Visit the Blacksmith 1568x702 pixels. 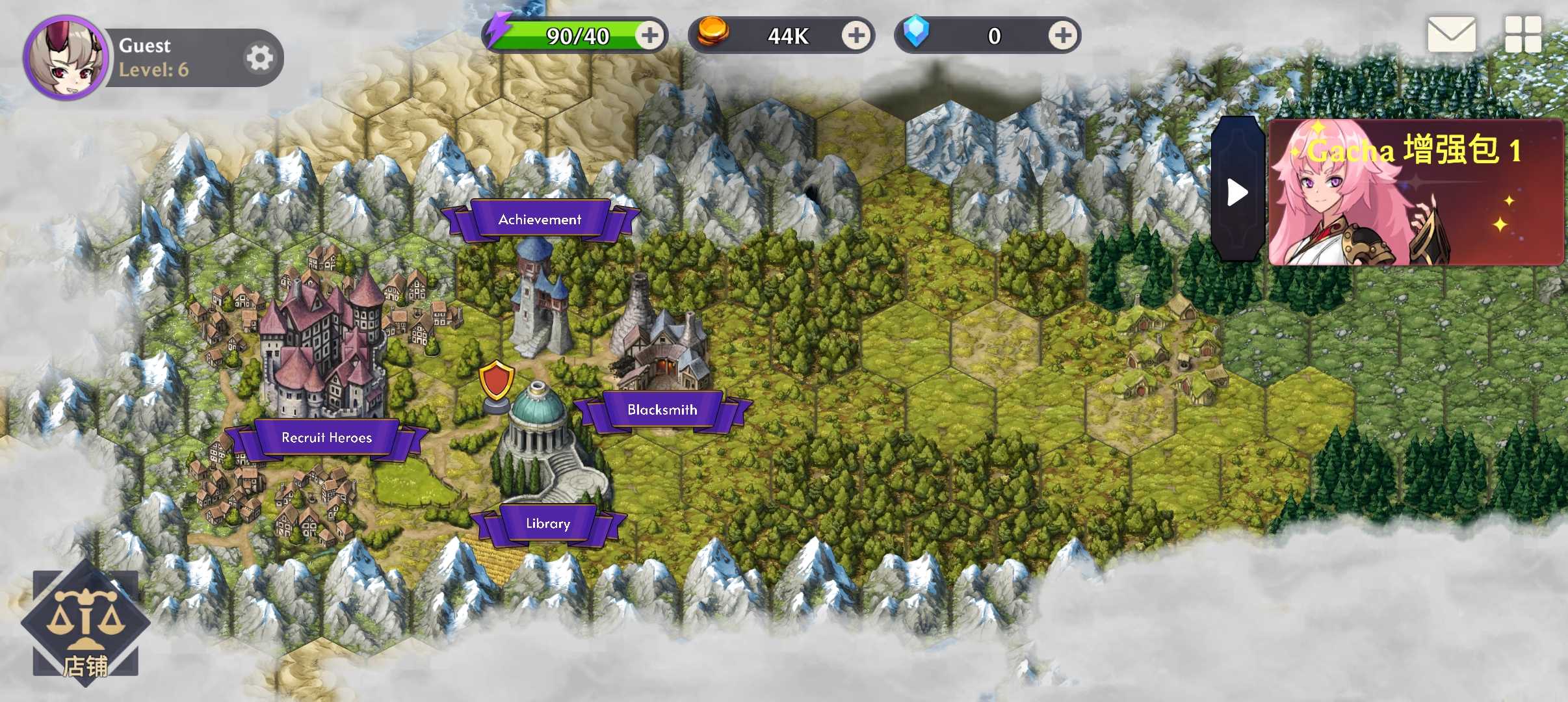[x=662, y=409]
